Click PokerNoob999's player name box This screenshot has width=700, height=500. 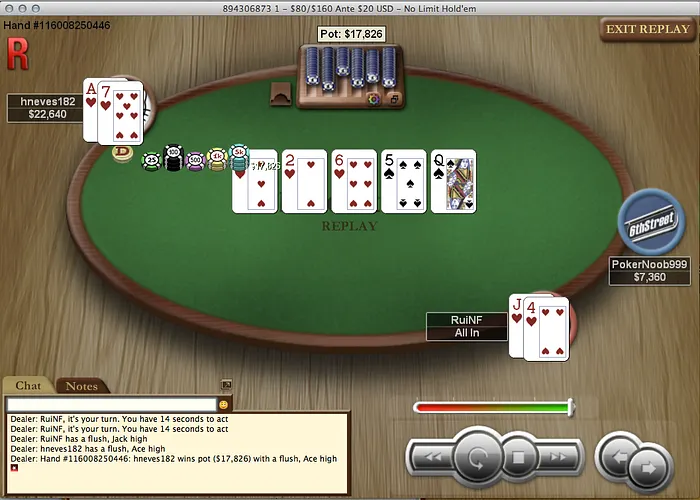[651, 271]
